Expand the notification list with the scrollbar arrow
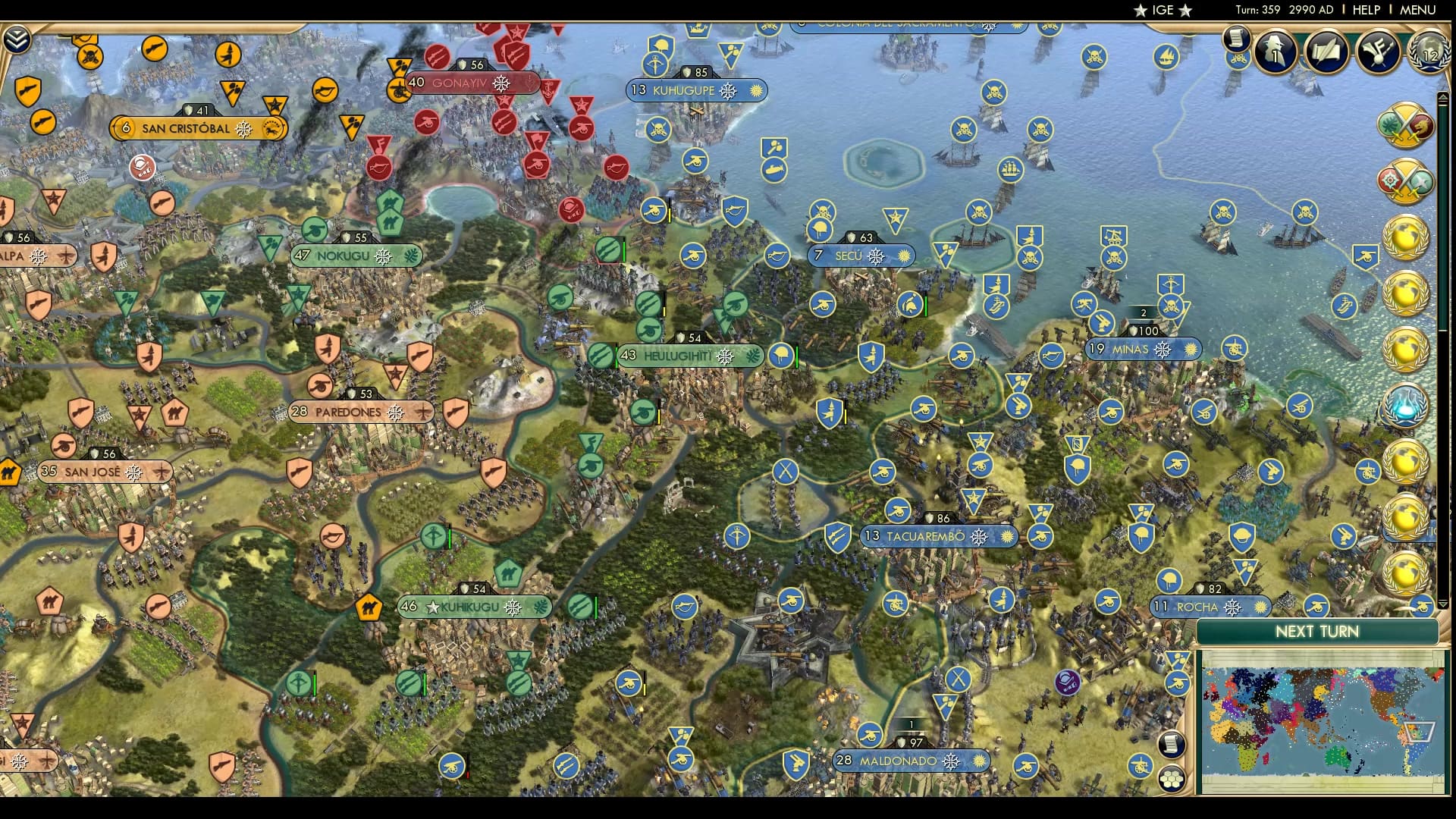The image size is (1456, 819). [x=1442, y=96]
